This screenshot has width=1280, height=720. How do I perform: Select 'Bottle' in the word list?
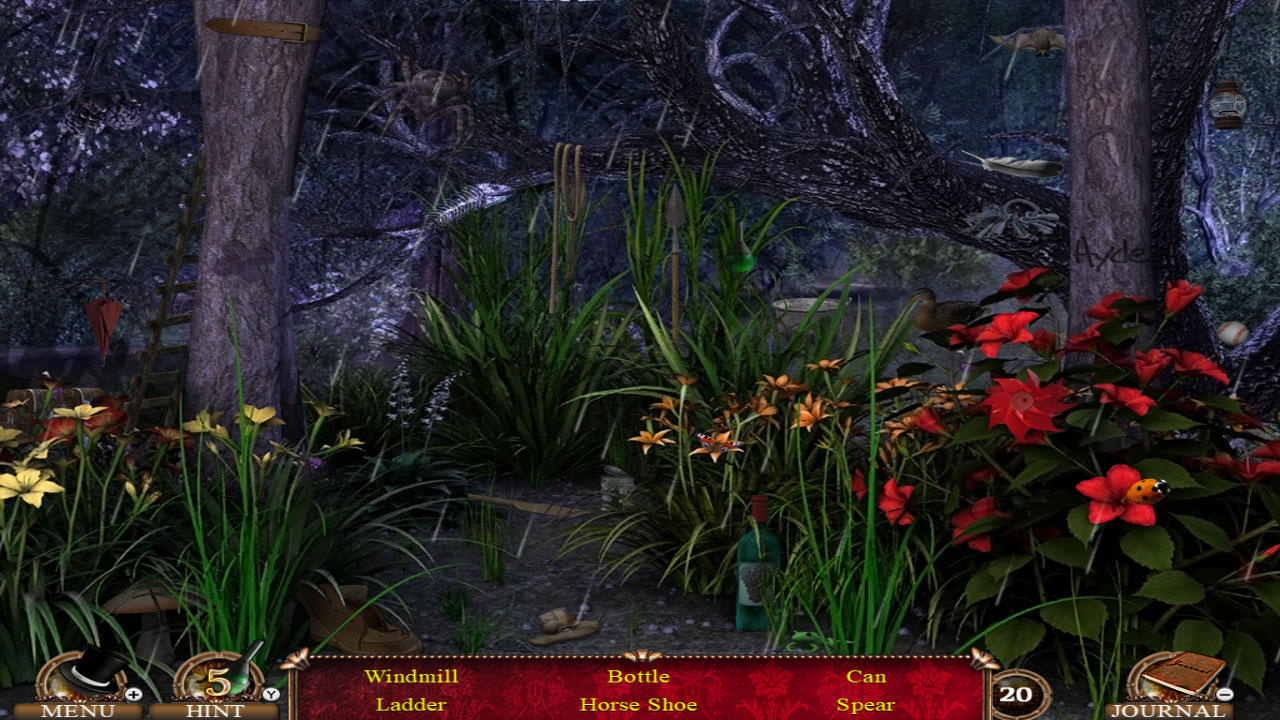click(638, 676)
